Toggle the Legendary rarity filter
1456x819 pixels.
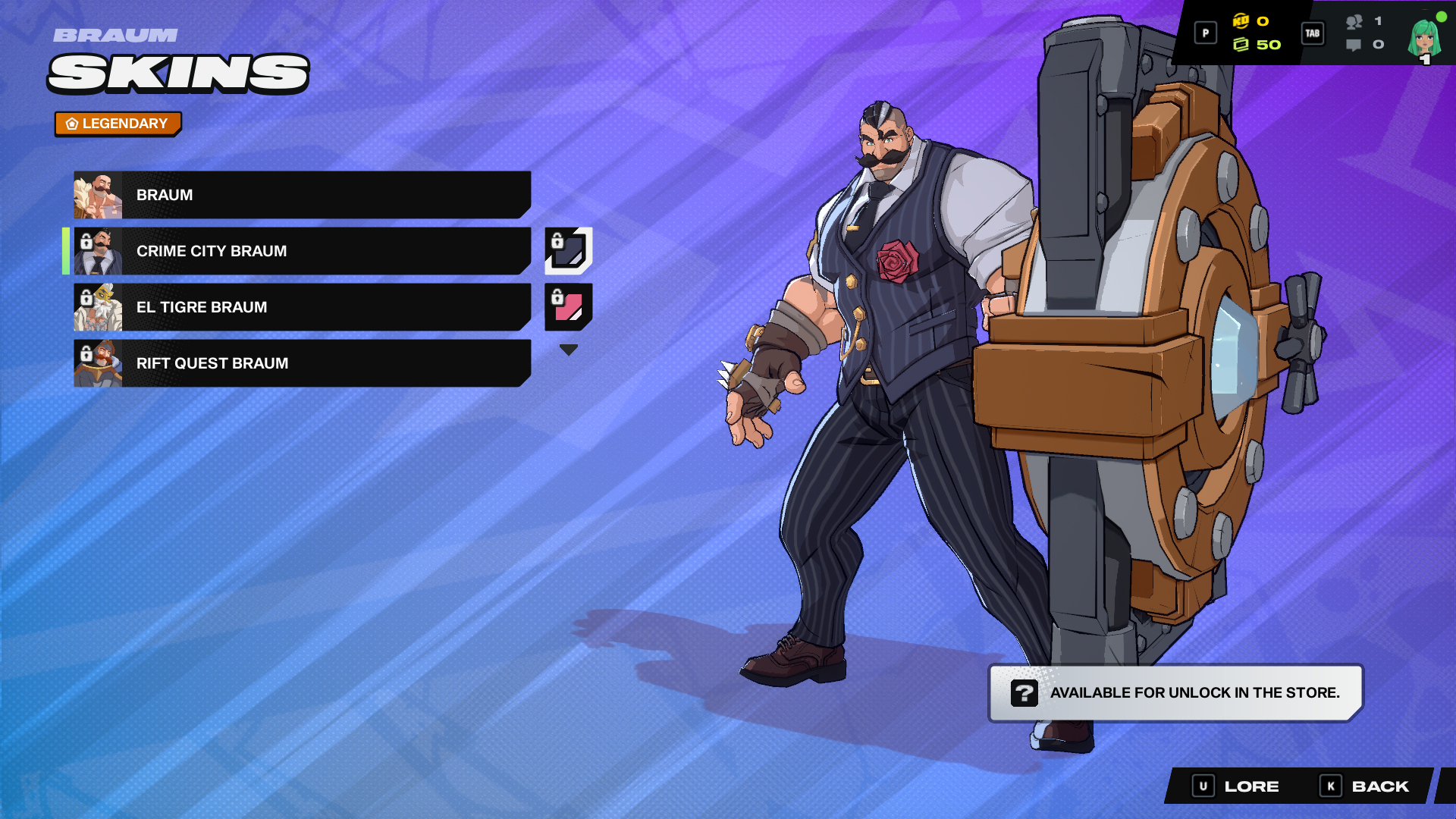(118, 123)
